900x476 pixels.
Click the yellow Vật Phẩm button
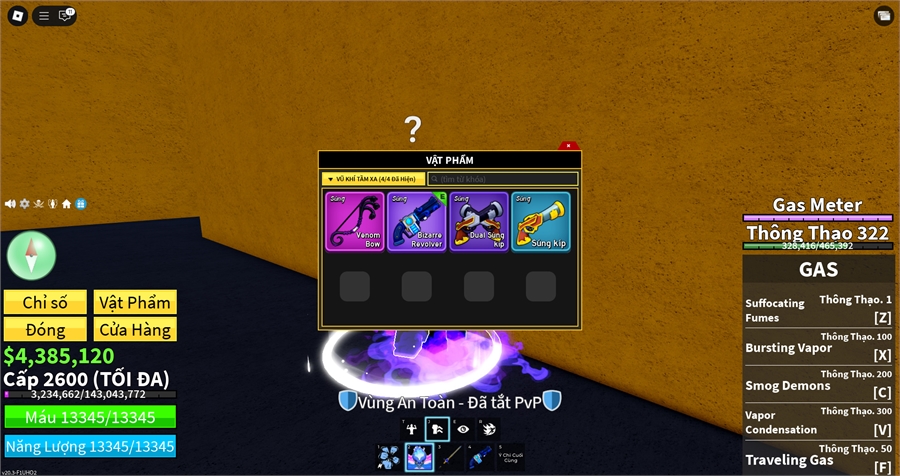[135, 302]
